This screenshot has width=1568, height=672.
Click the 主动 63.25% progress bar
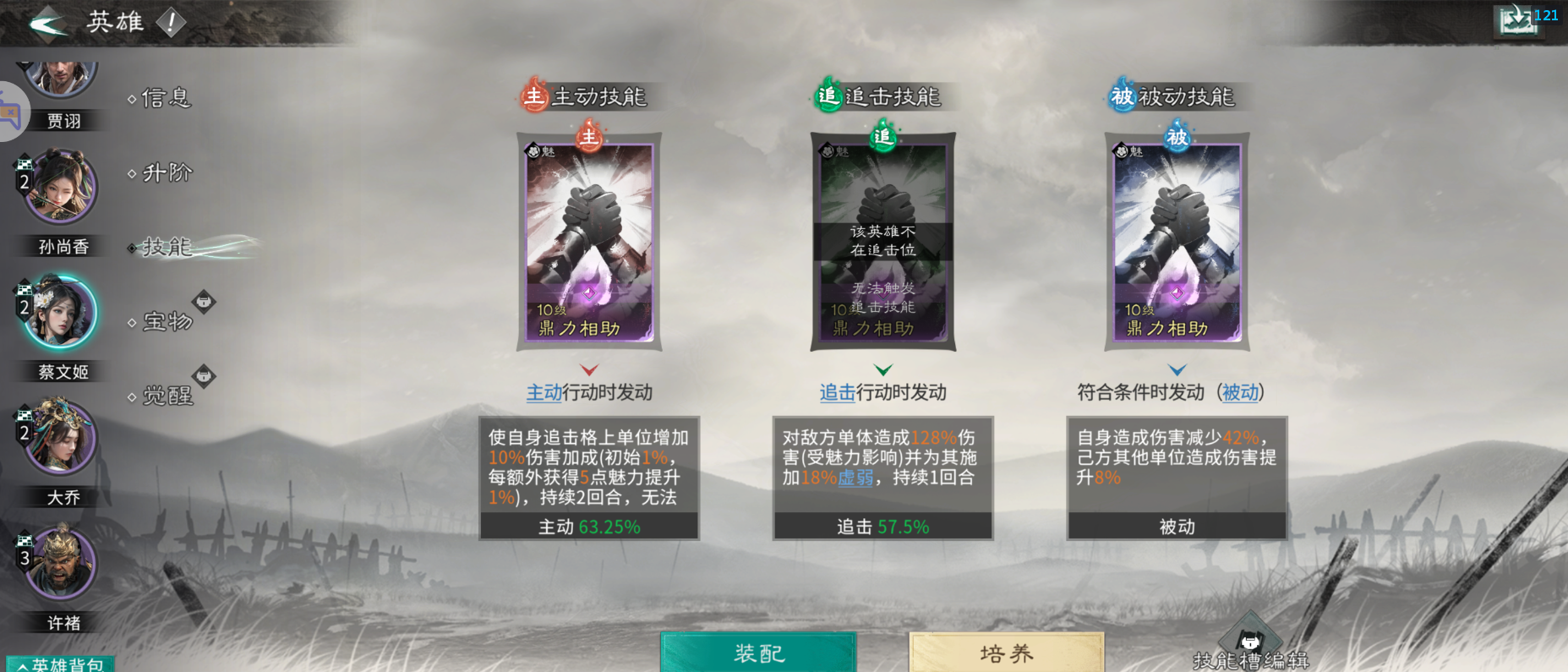coord(589,526)
